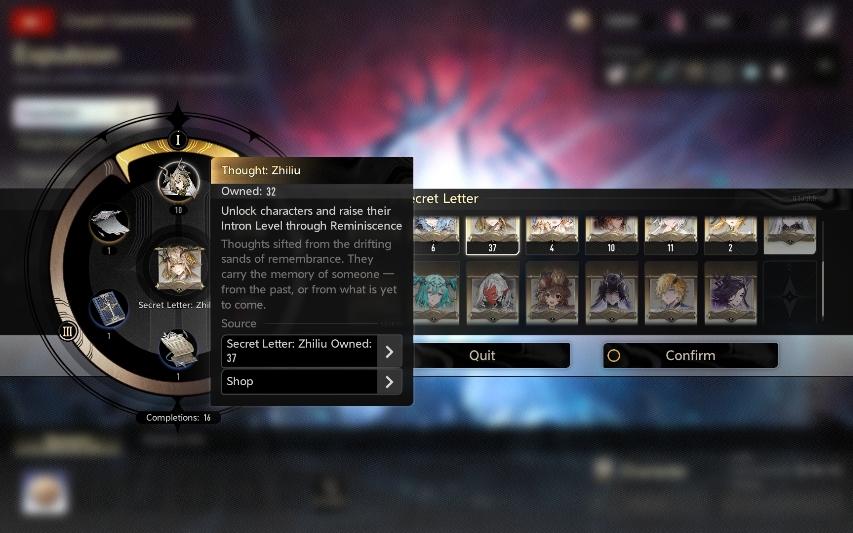Viewport: 853px width, 533px height.
Task: Select the teal twin-tail character letter
Action: tap(433, 292)
